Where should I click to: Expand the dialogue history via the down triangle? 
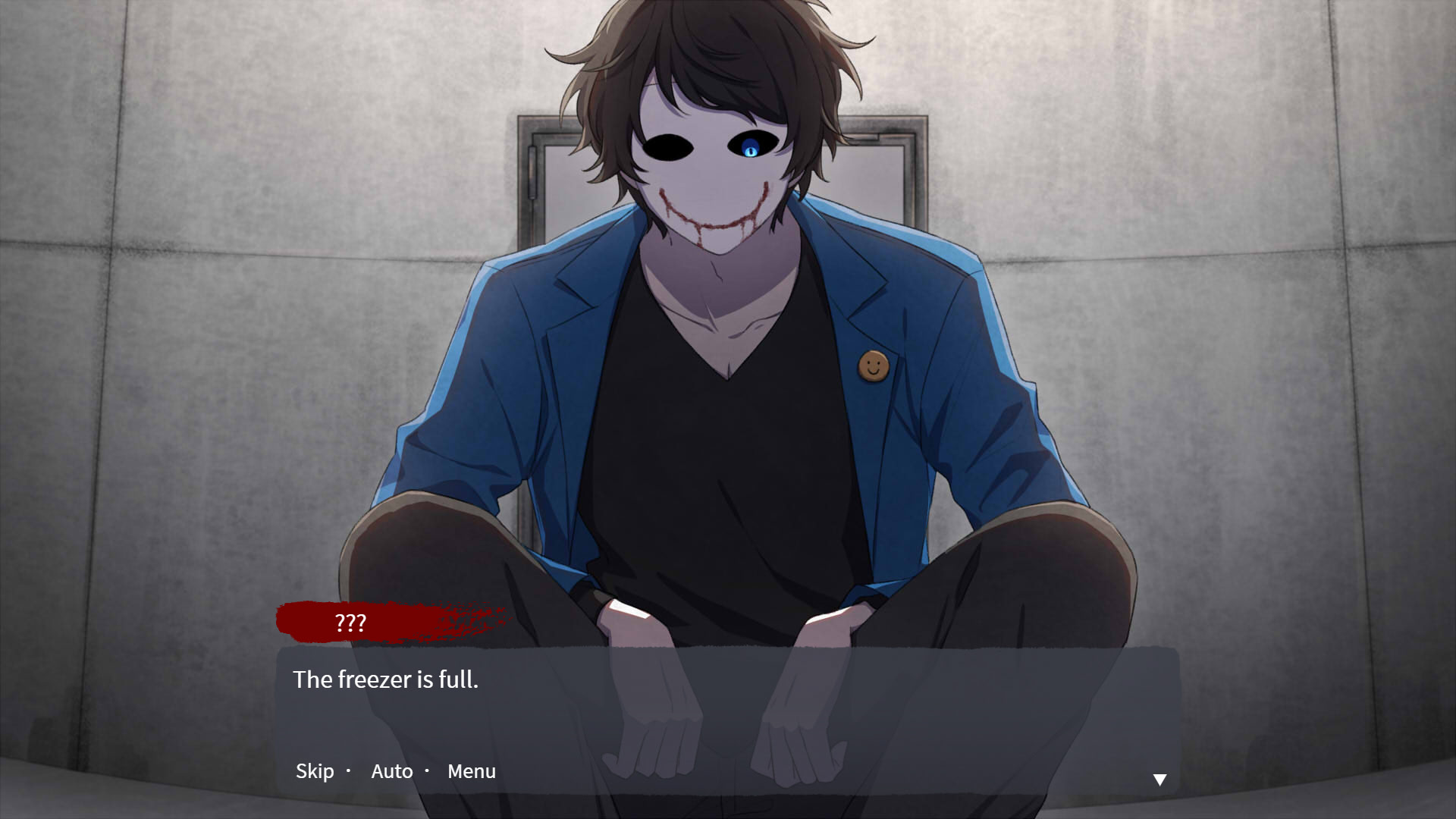tap(1159, 779)
